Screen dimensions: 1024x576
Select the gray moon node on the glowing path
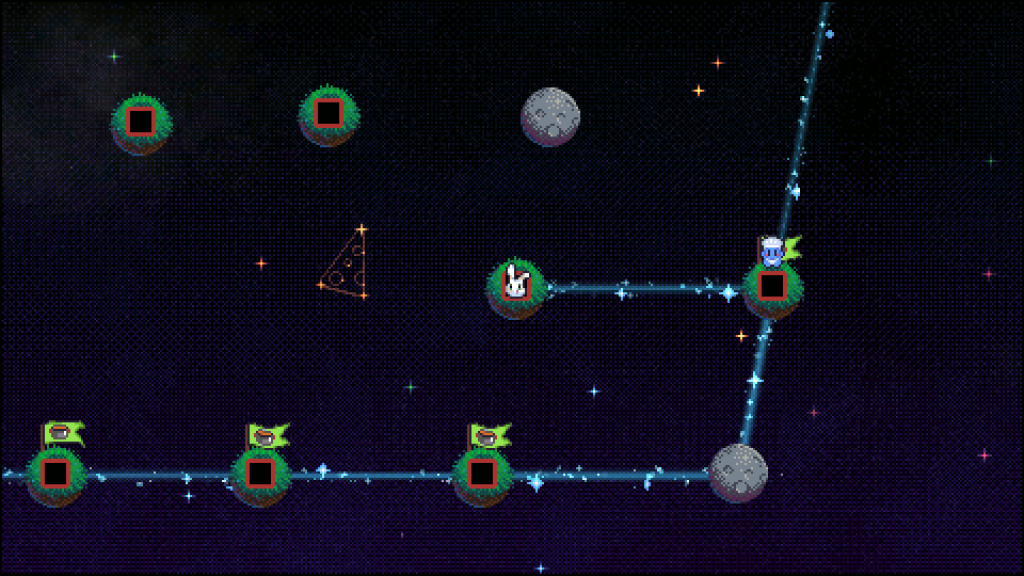(738, 472)
